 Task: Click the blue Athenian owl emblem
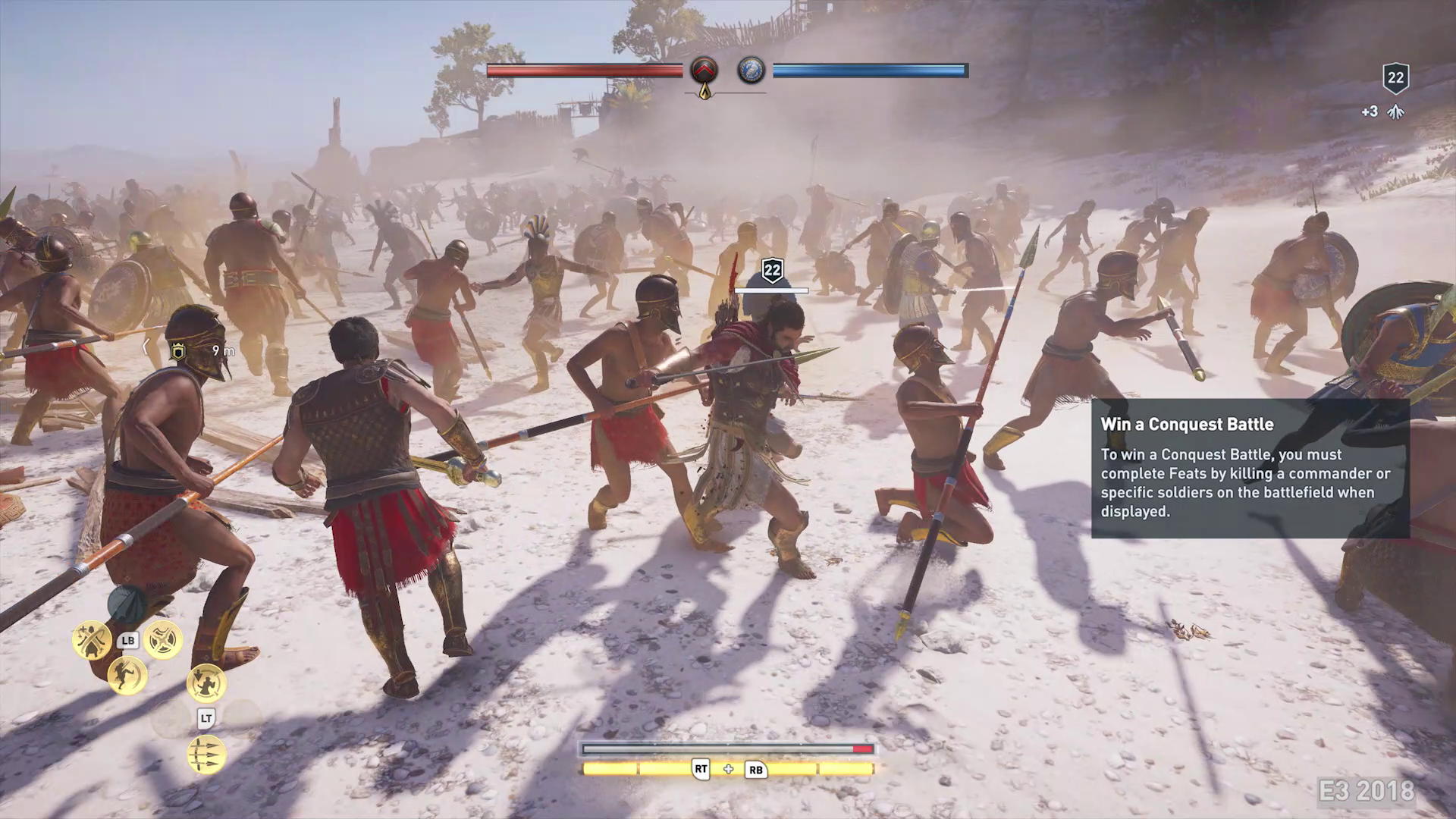pyautogui.click(x=751, y=71)
